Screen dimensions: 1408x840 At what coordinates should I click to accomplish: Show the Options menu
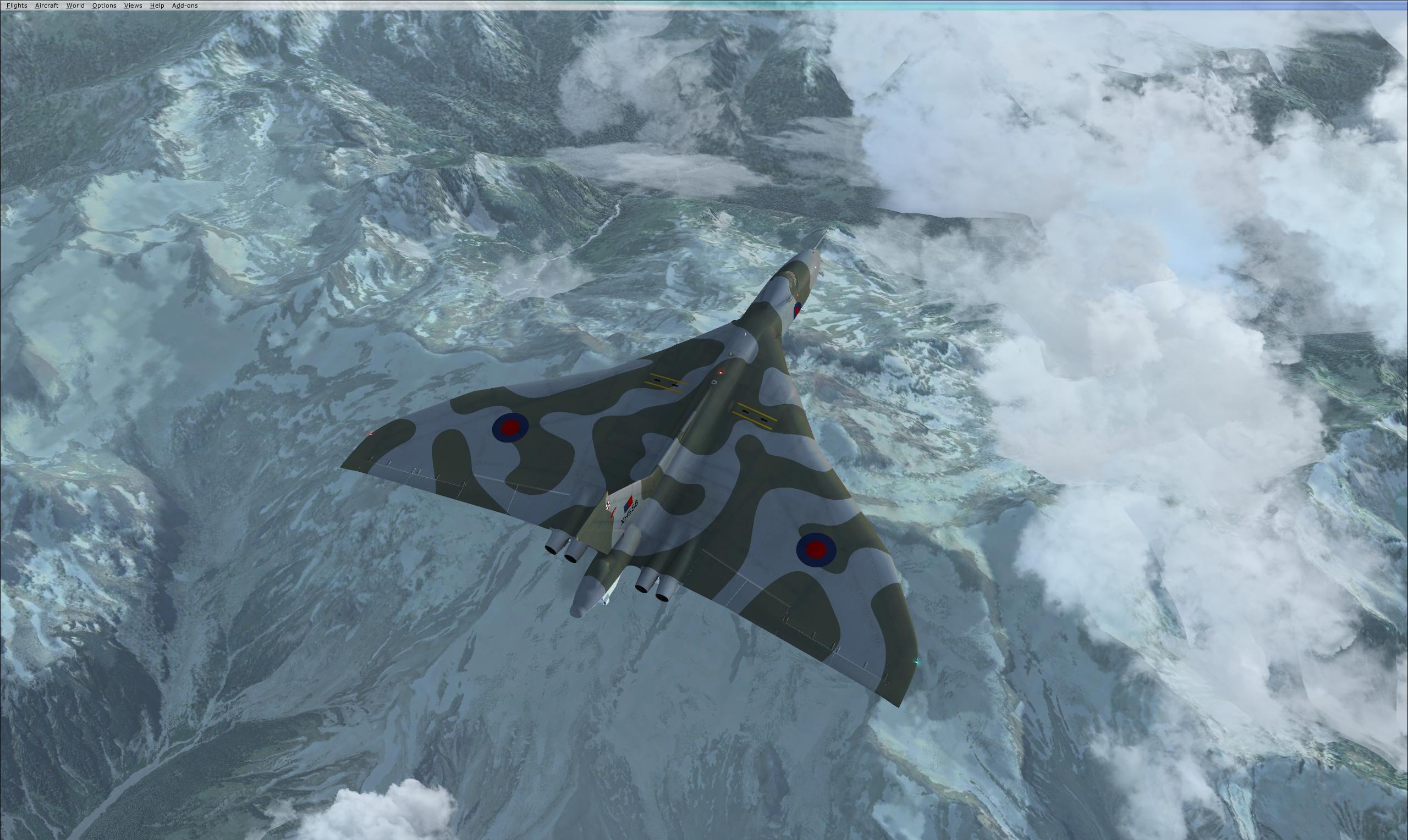(x=104, y=5)
